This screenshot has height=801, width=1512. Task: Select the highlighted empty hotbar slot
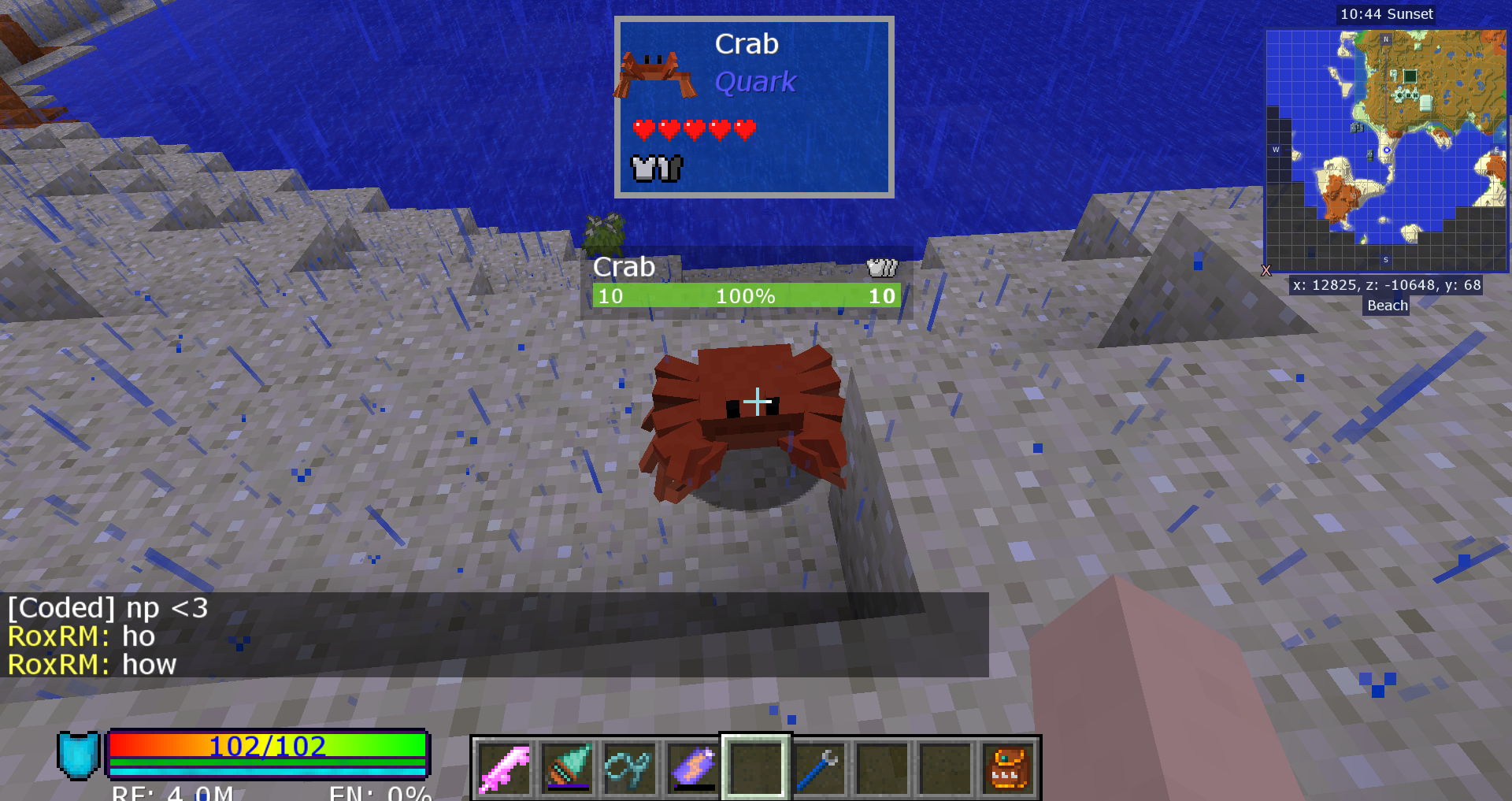[x=756, y=768]
